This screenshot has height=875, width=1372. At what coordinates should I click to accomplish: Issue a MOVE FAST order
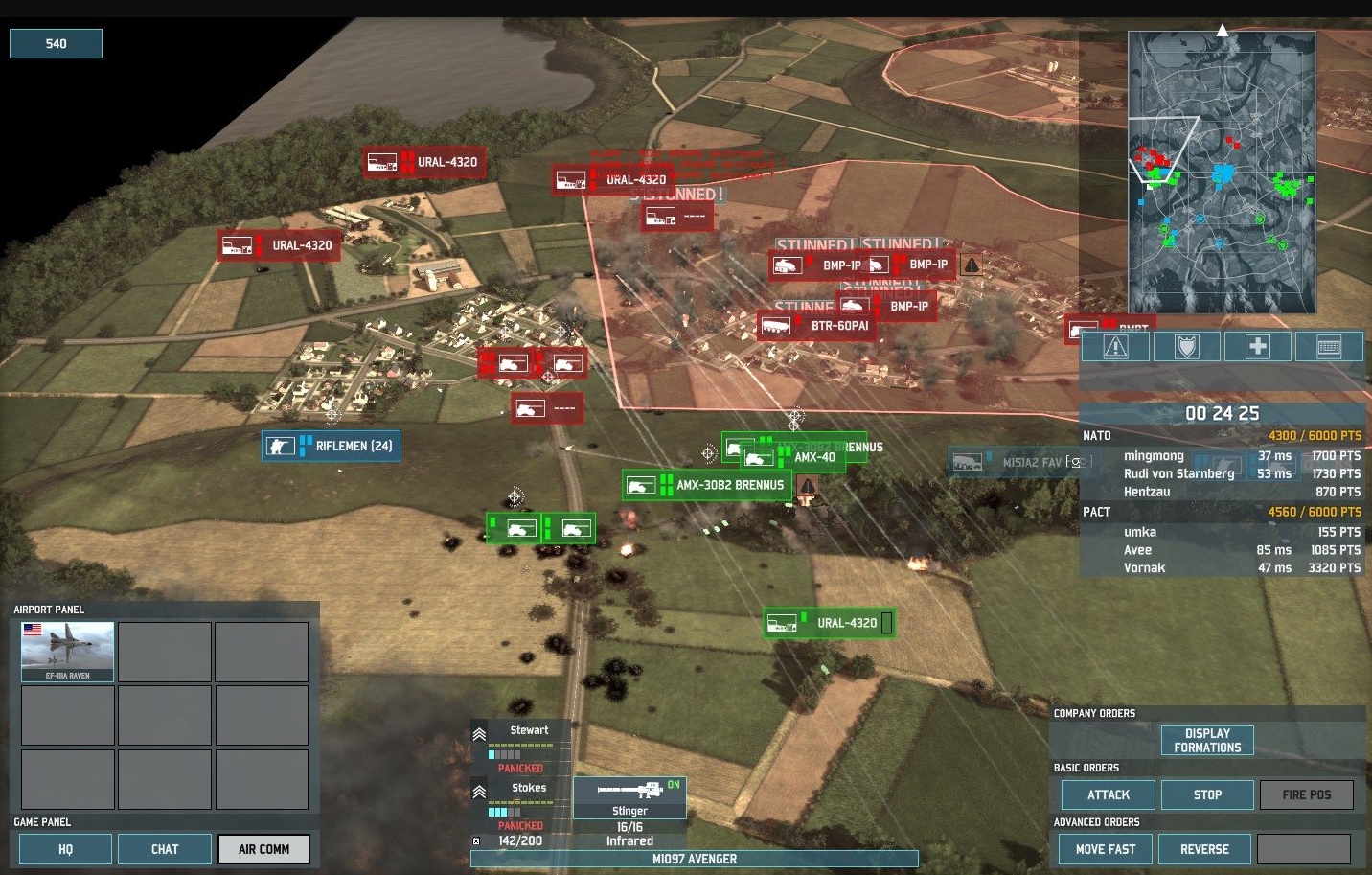coord(1104,849)
